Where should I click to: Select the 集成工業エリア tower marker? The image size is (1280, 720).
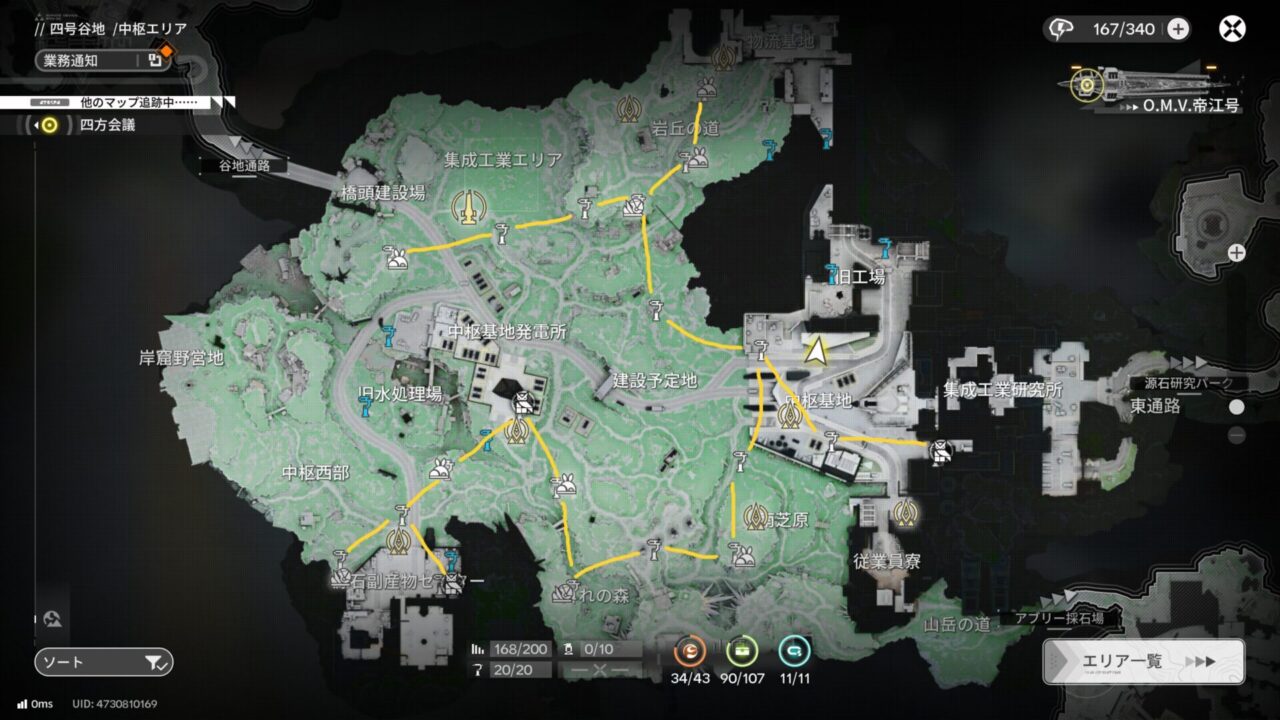[x=463, y=207]
